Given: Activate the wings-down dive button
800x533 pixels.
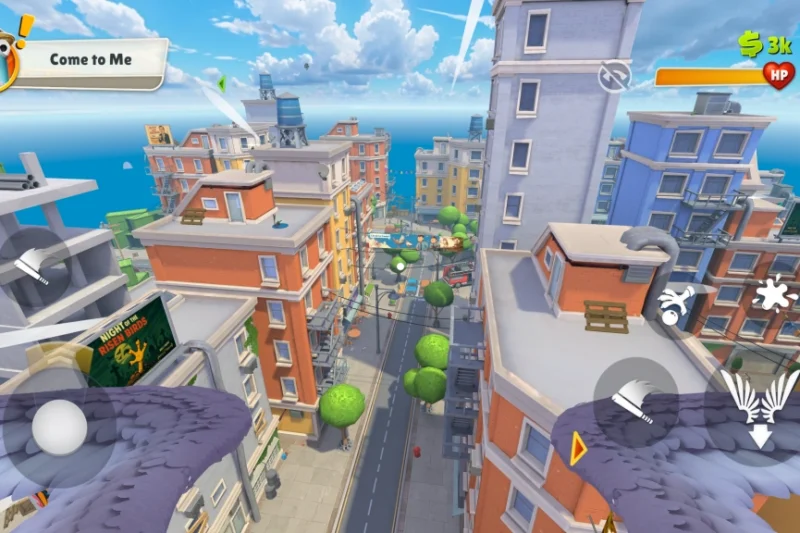Looking at the screenshot, I should pyautogui.click(x=759, y=405).
